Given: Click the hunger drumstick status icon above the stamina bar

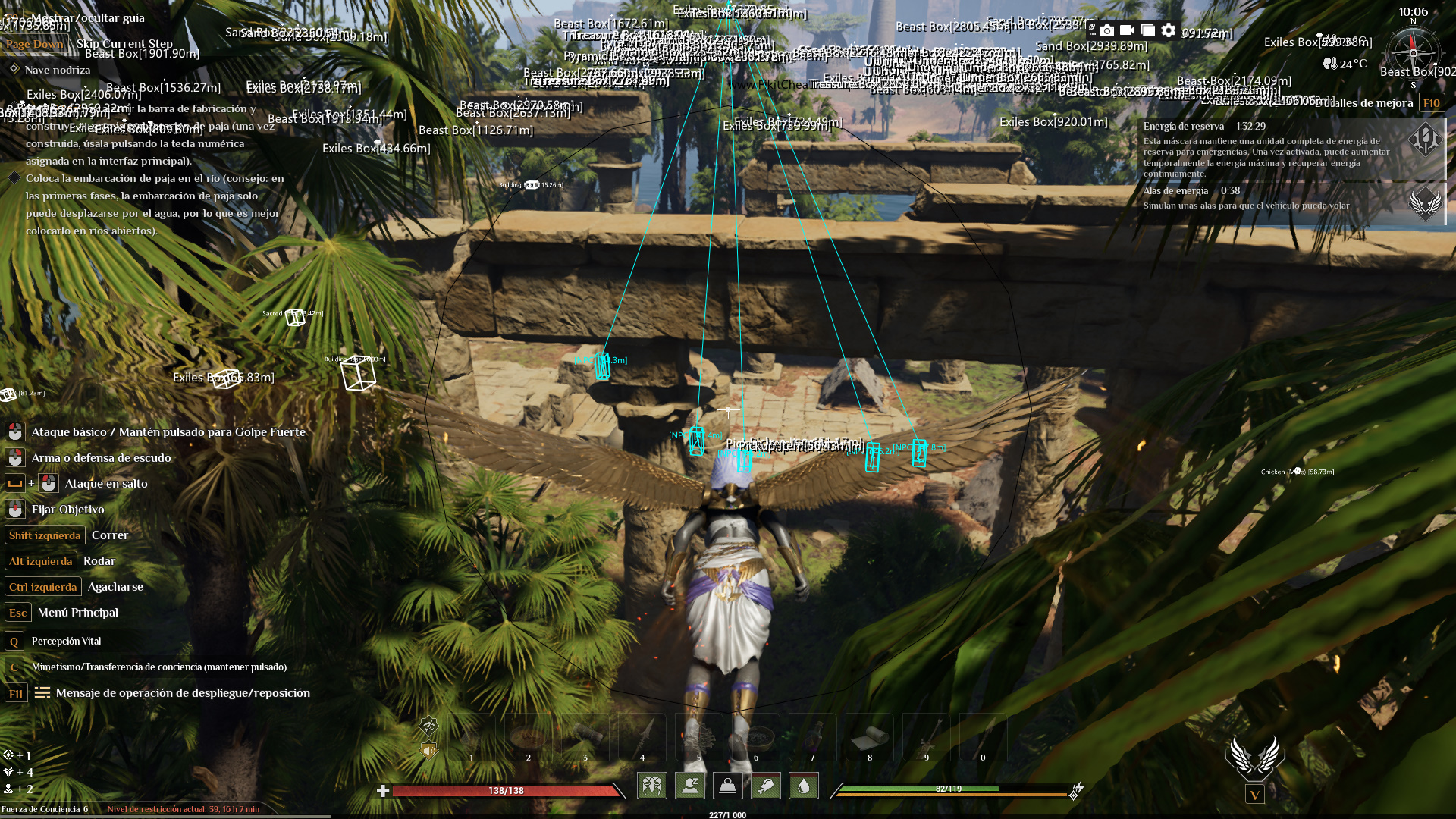Looking at the screenshot, I should 765,786.
